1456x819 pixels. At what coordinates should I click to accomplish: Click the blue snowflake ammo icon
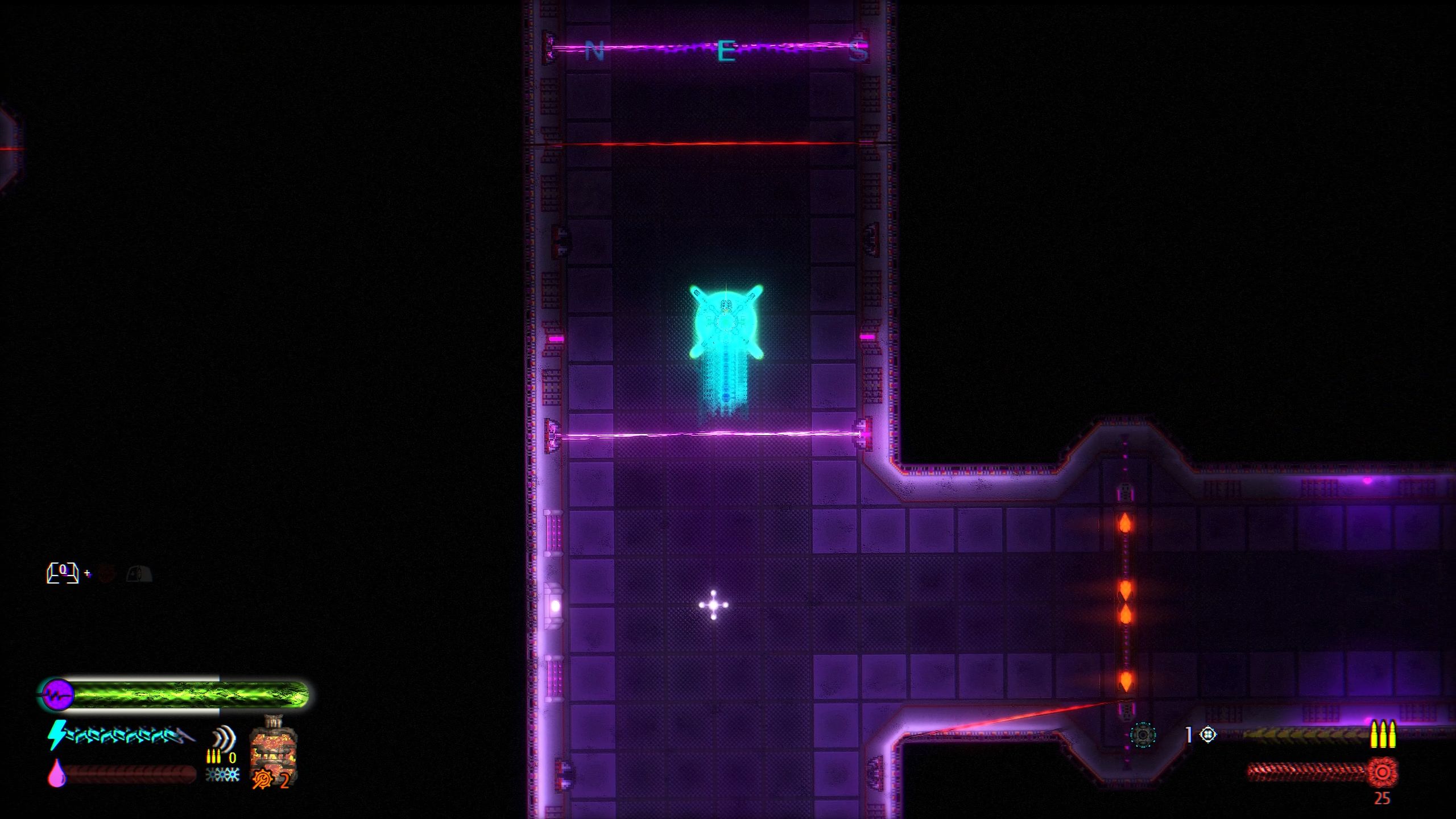[222, 775]
